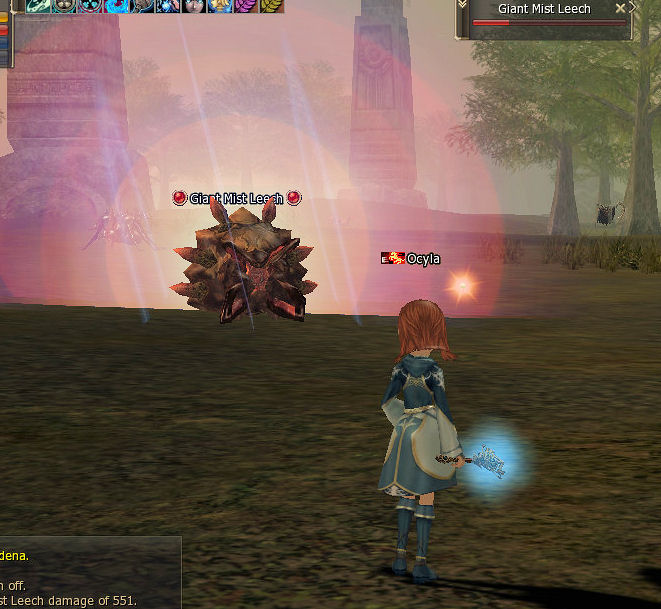The height and width of the screenshot is (609, 661).
Task: Click the double-chevron on target window's left edge
Action: pyautogui.click(x=462, y=8)
